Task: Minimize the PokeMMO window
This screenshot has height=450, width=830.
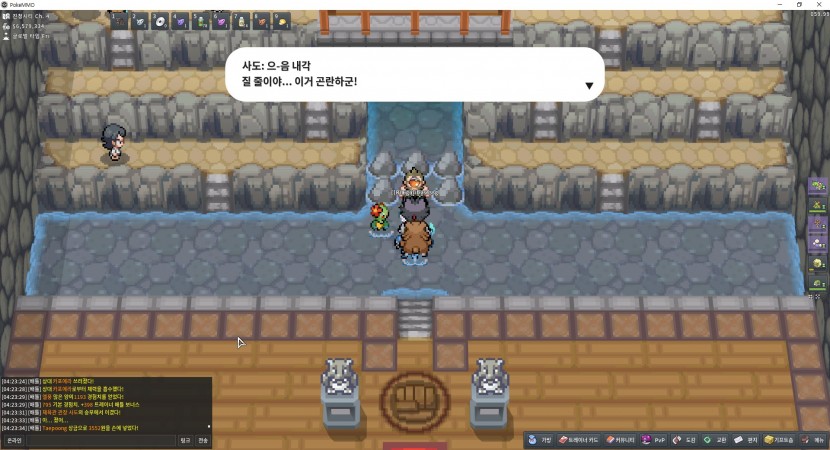Action: pyautogui.click(x=778, y=4)
